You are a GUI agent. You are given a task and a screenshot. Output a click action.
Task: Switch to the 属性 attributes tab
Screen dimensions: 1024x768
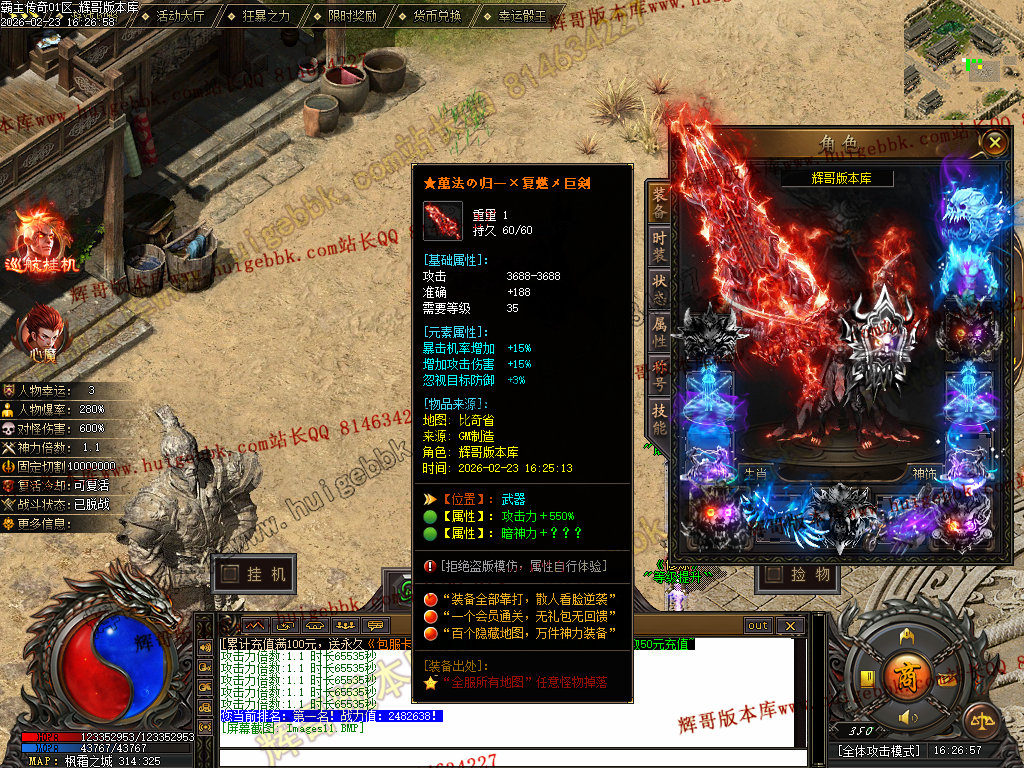pos(659,333)
